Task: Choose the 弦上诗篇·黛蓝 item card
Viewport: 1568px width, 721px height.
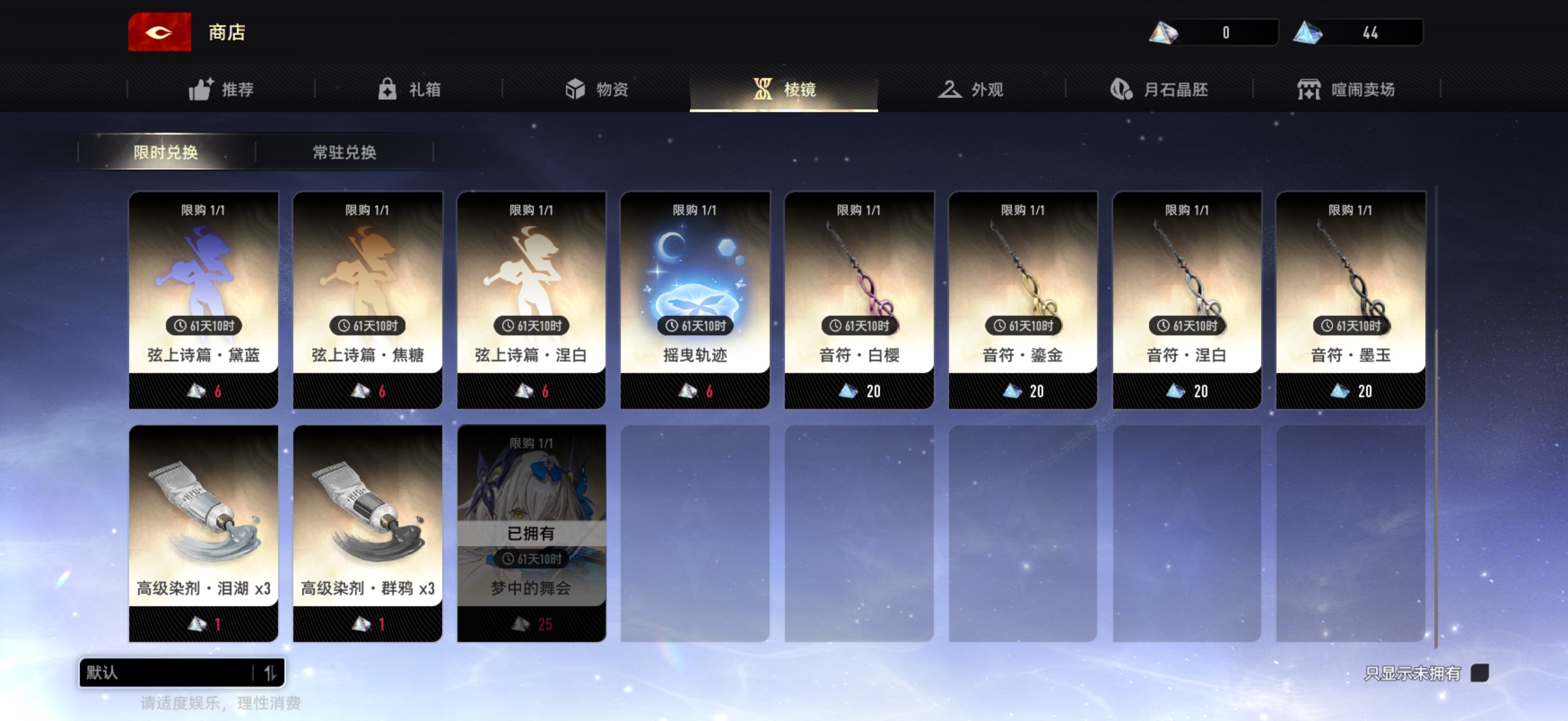Action: point(203,300)
